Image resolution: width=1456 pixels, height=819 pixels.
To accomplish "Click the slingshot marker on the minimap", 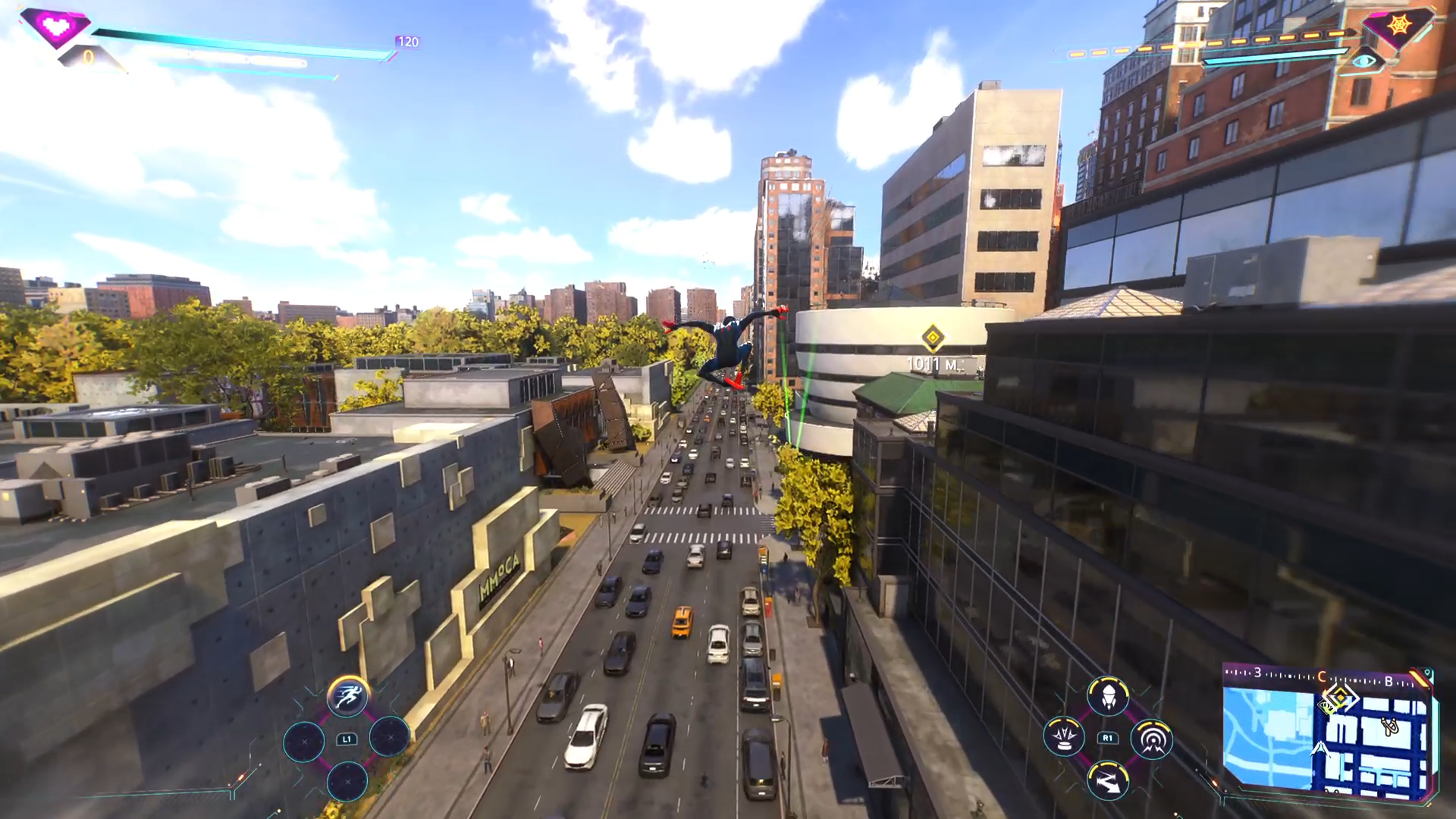I will pyautogui.click(x=1390, y=726).
